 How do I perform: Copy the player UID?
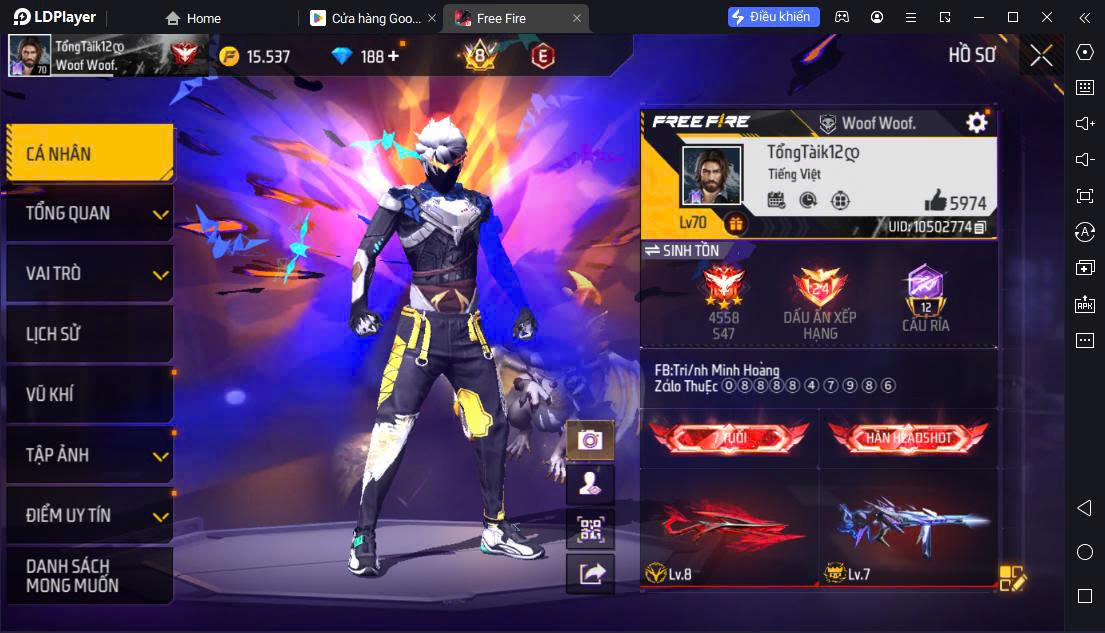point(980,227)
